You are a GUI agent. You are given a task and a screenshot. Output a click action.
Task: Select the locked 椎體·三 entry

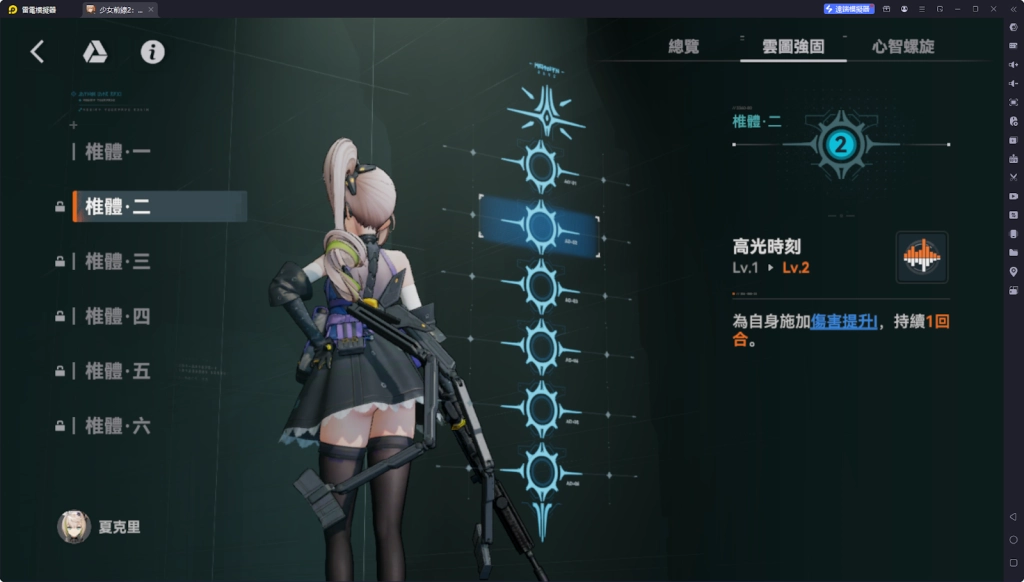[118, 262]
